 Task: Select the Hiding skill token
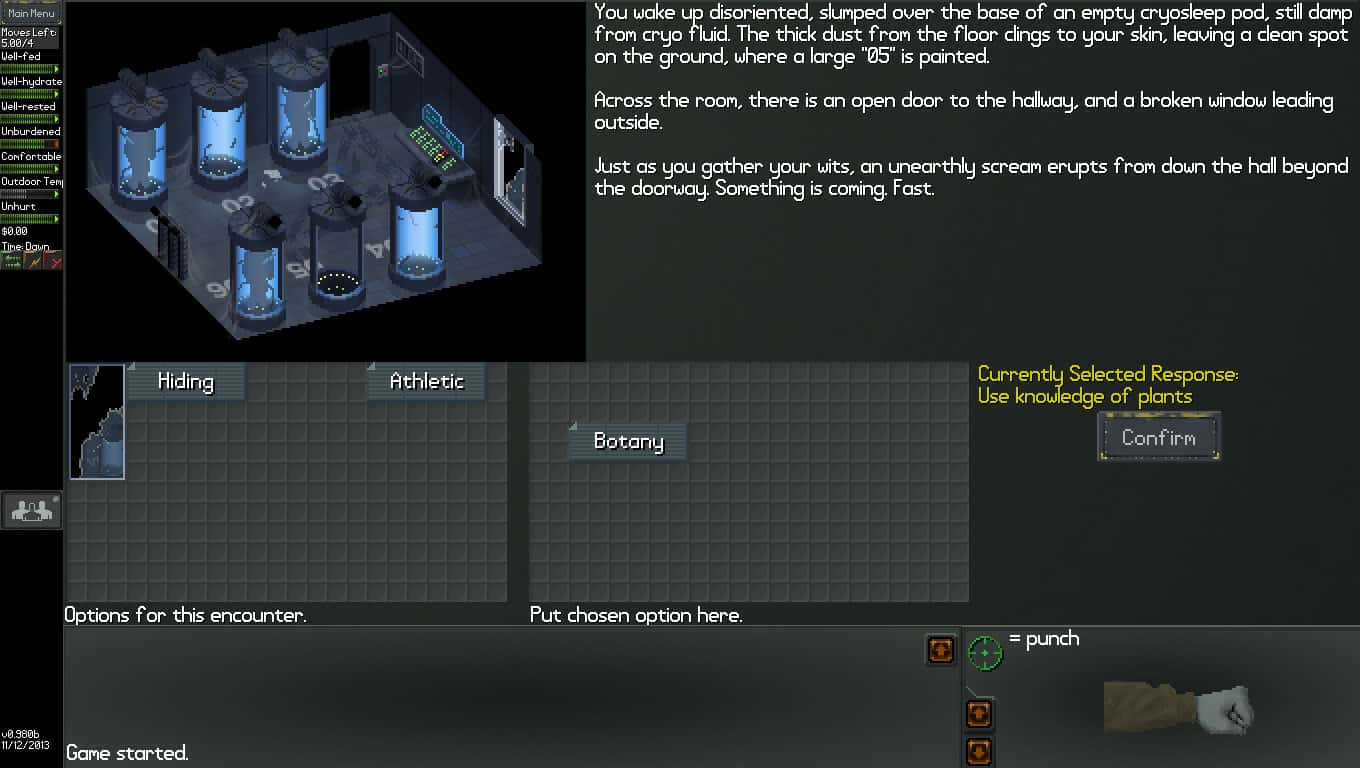185,381
